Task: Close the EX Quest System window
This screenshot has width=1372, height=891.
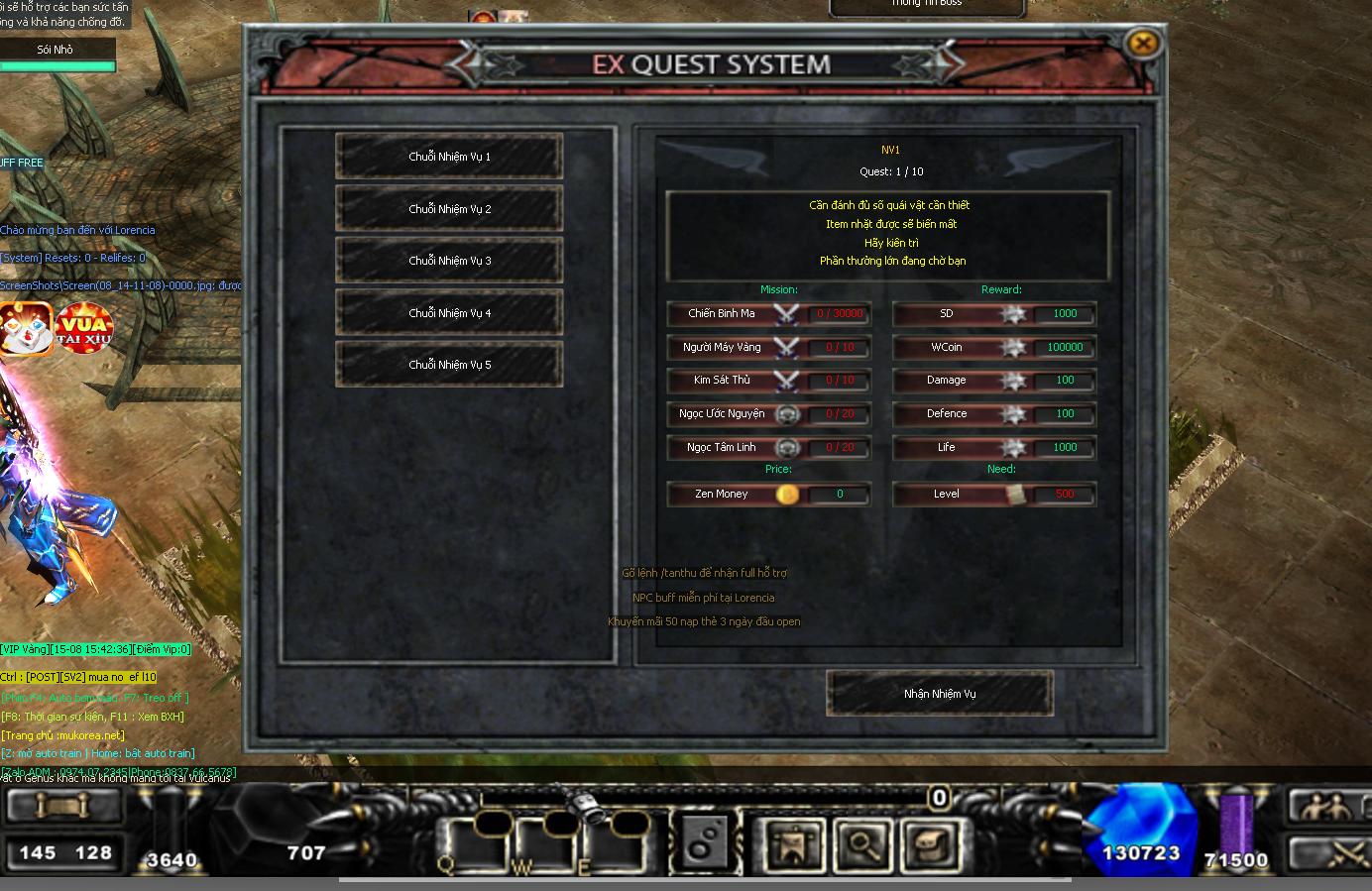Action: point(1143,43)
